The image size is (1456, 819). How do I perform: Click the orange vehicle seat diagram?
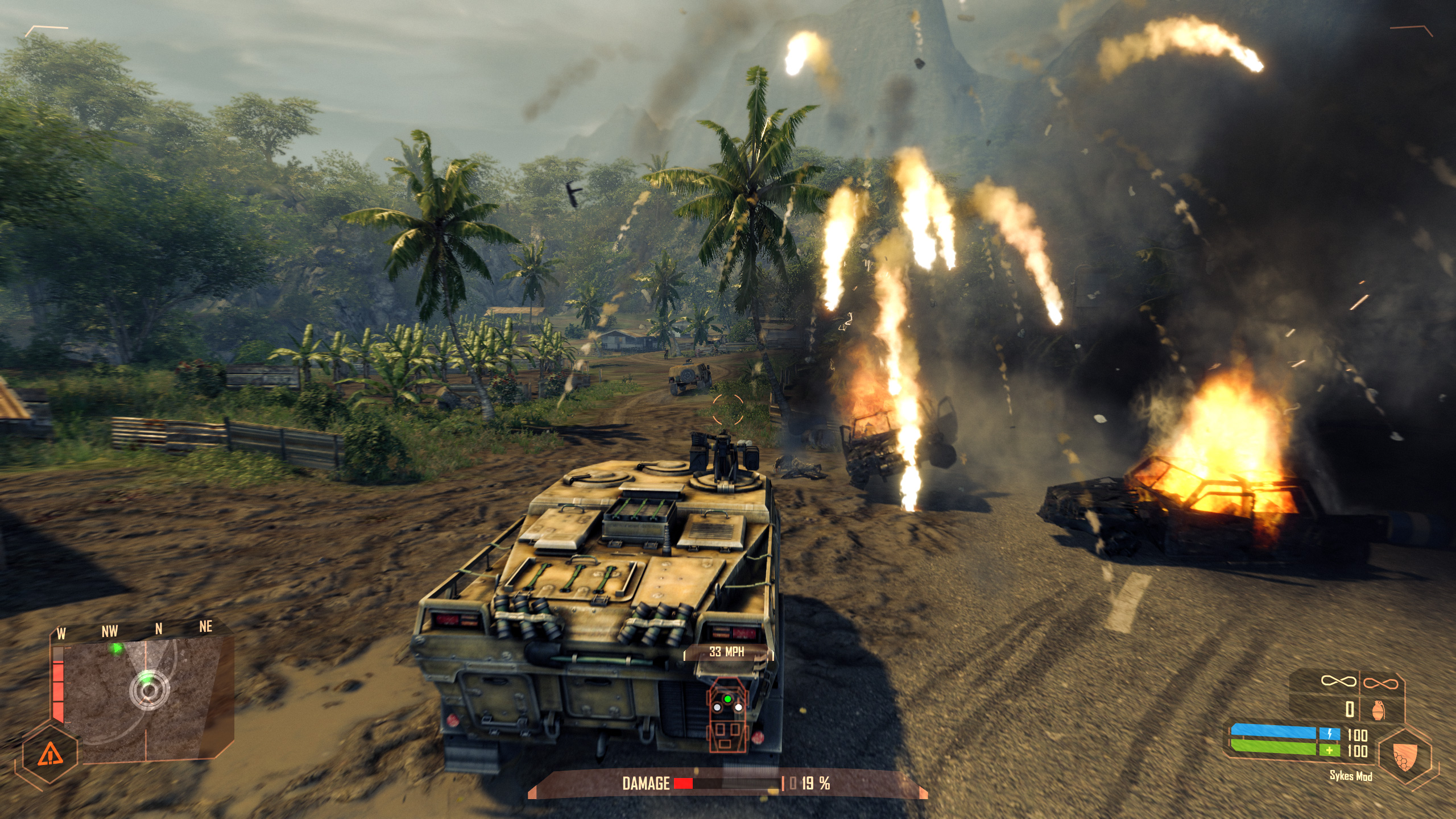pos(727,716)
